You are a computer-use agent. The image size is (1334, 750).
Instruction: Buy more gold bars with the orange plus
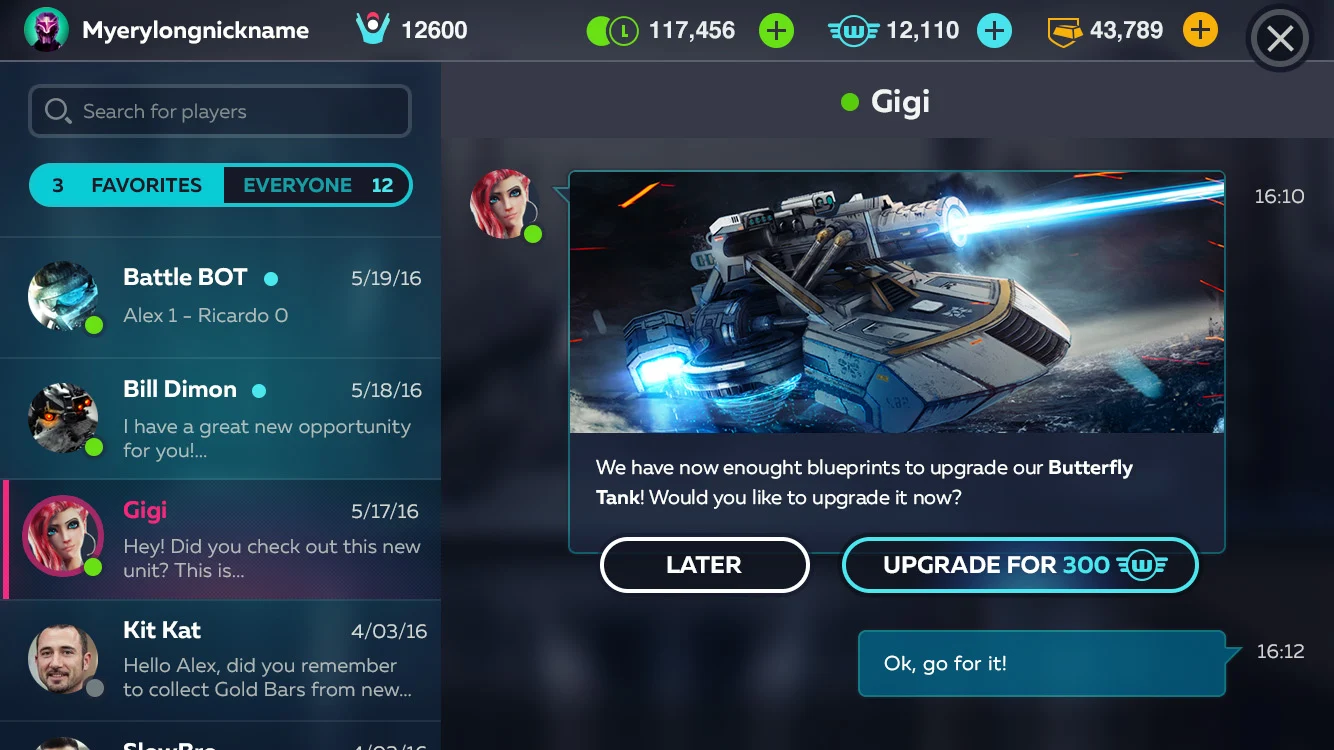(1200, 31)
